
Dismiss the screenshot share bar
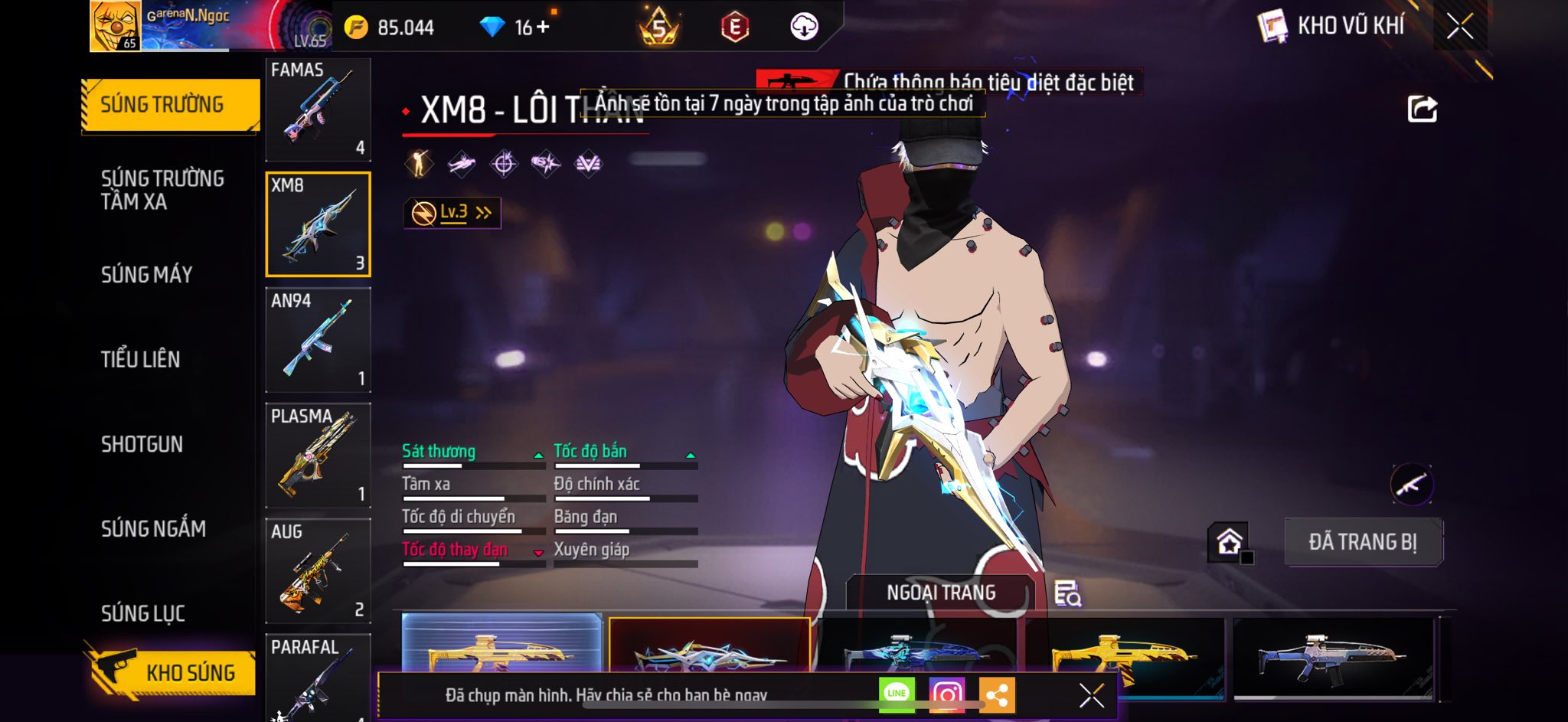[1091, 695]
